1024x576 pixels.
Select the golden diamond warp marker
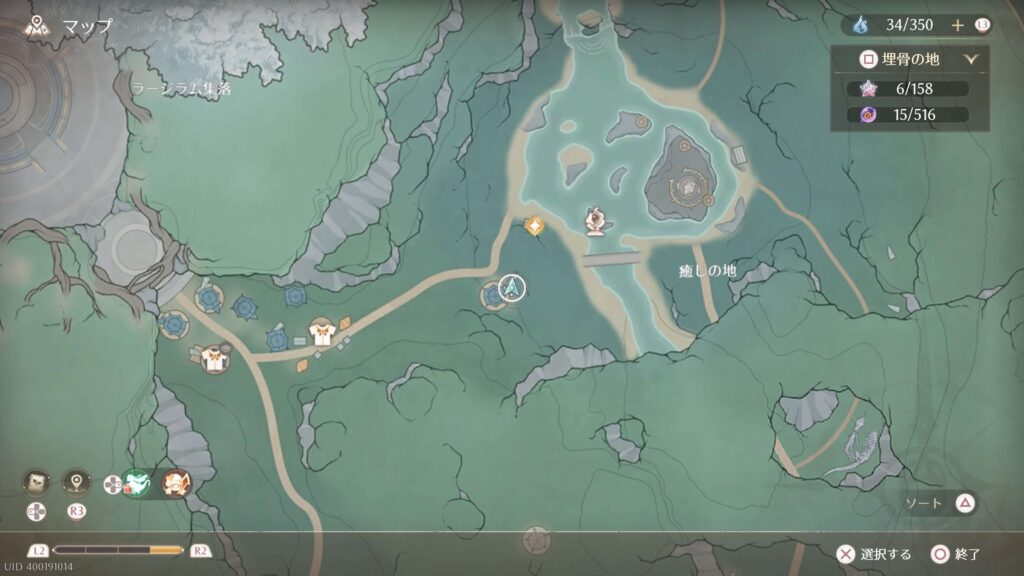coord(535,227)
